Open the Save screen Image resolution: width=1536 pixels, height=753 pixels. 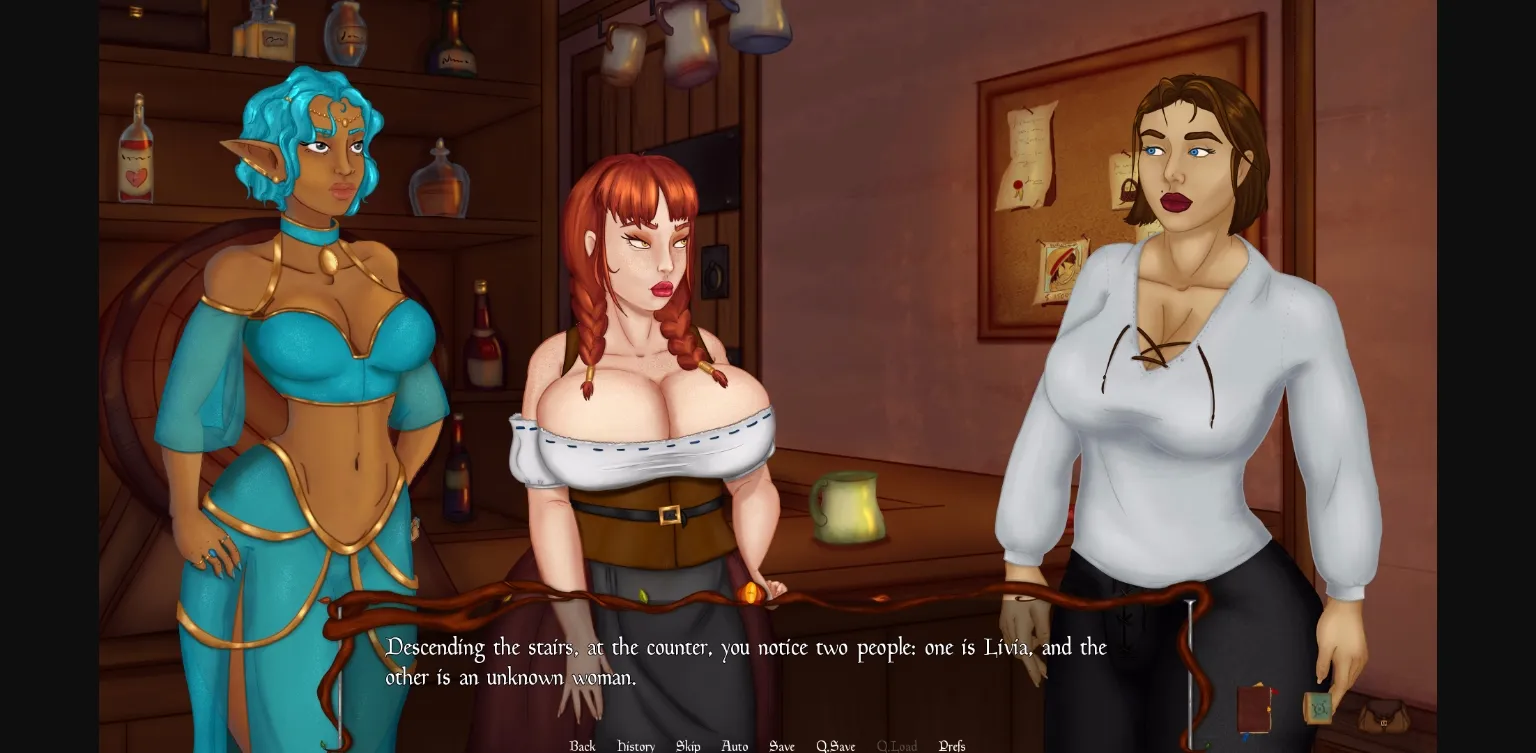781,746
